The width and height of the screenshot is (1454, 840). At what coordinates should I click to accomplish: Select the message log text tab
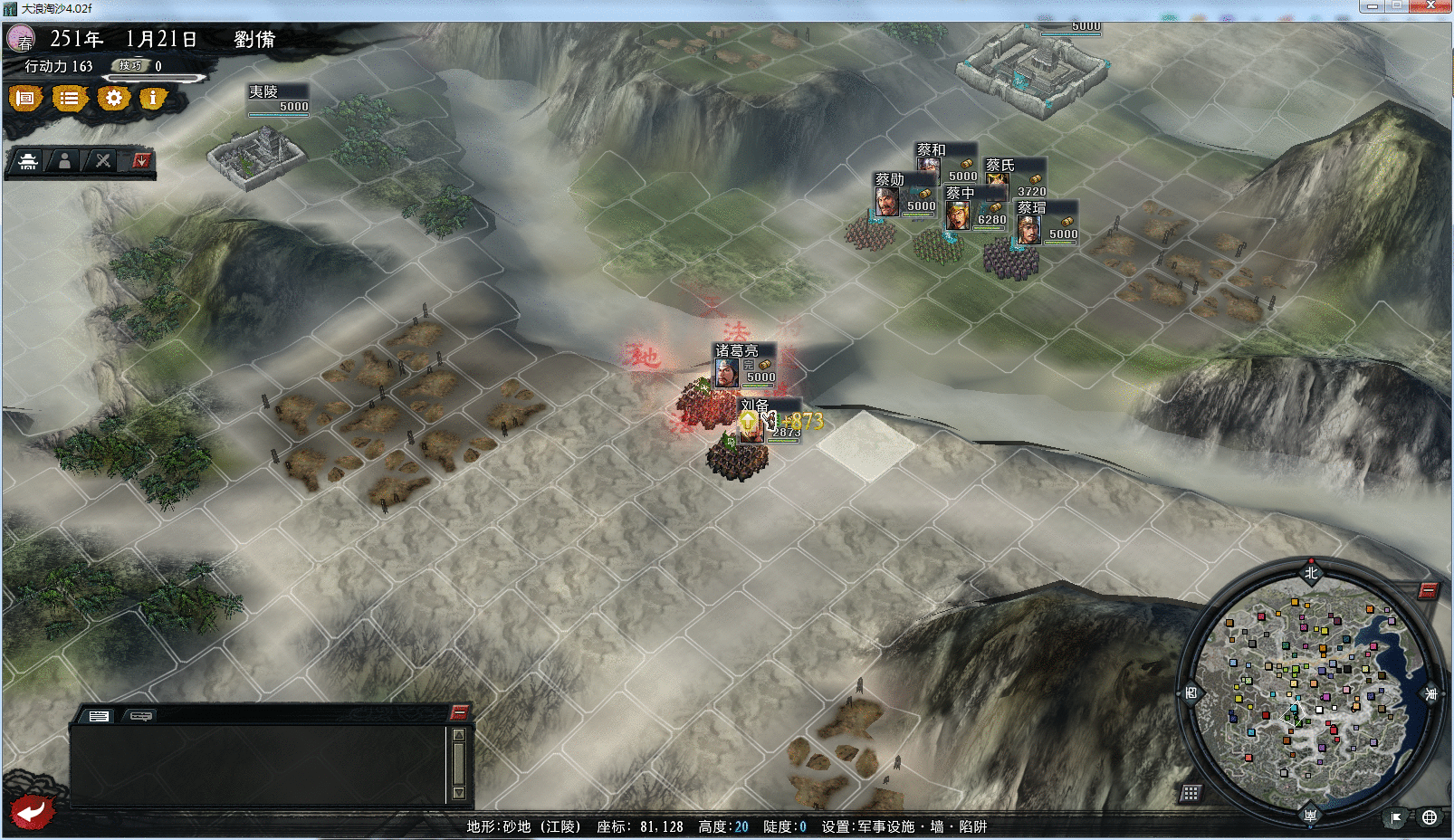pyautogui.click(x=99, y=716)
